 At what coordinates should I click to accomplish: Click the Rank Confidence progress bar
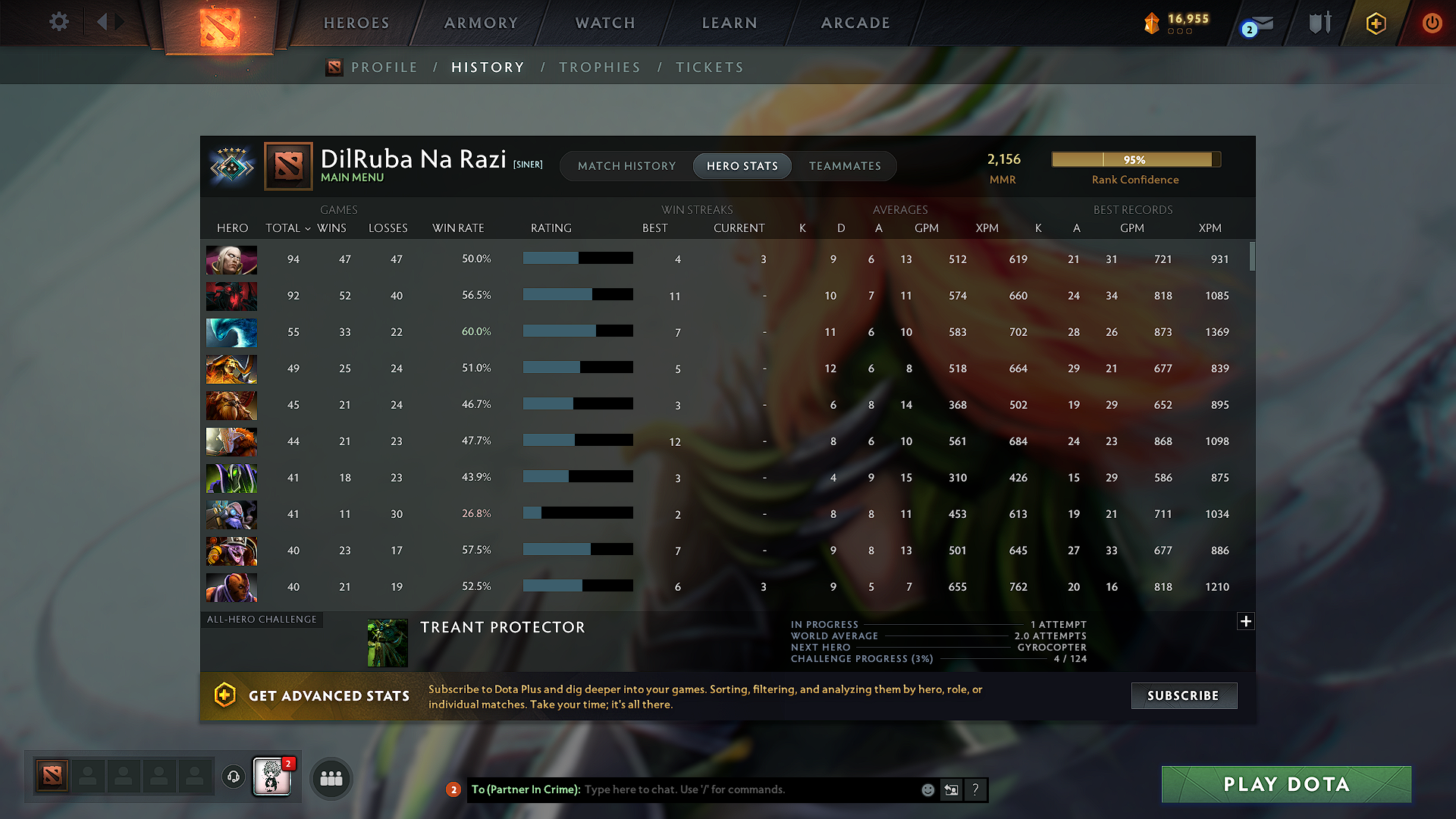tap(1135, 159)
